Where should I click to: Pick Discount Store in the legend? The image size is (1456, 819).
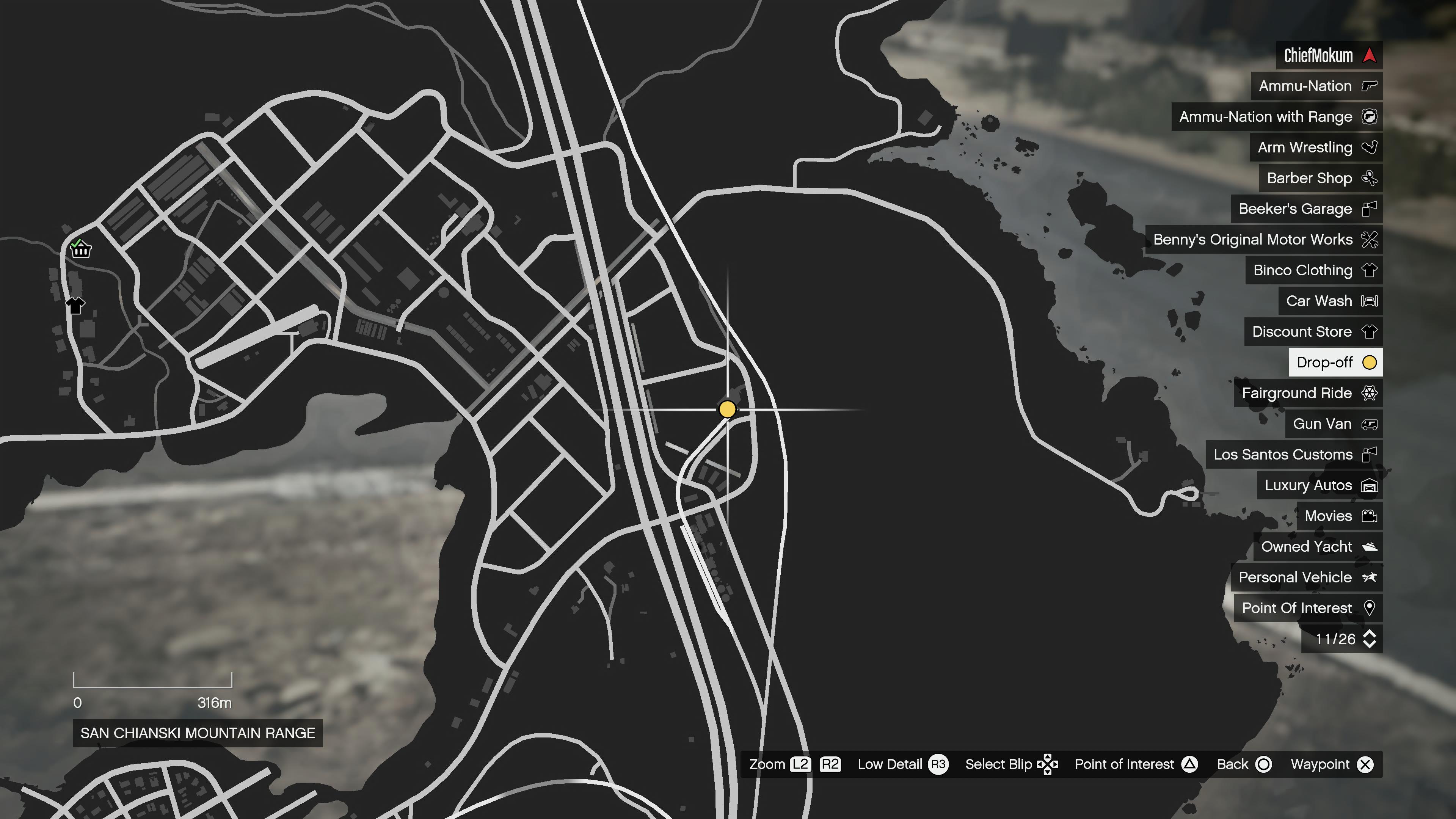click(x=1313, y=332)
